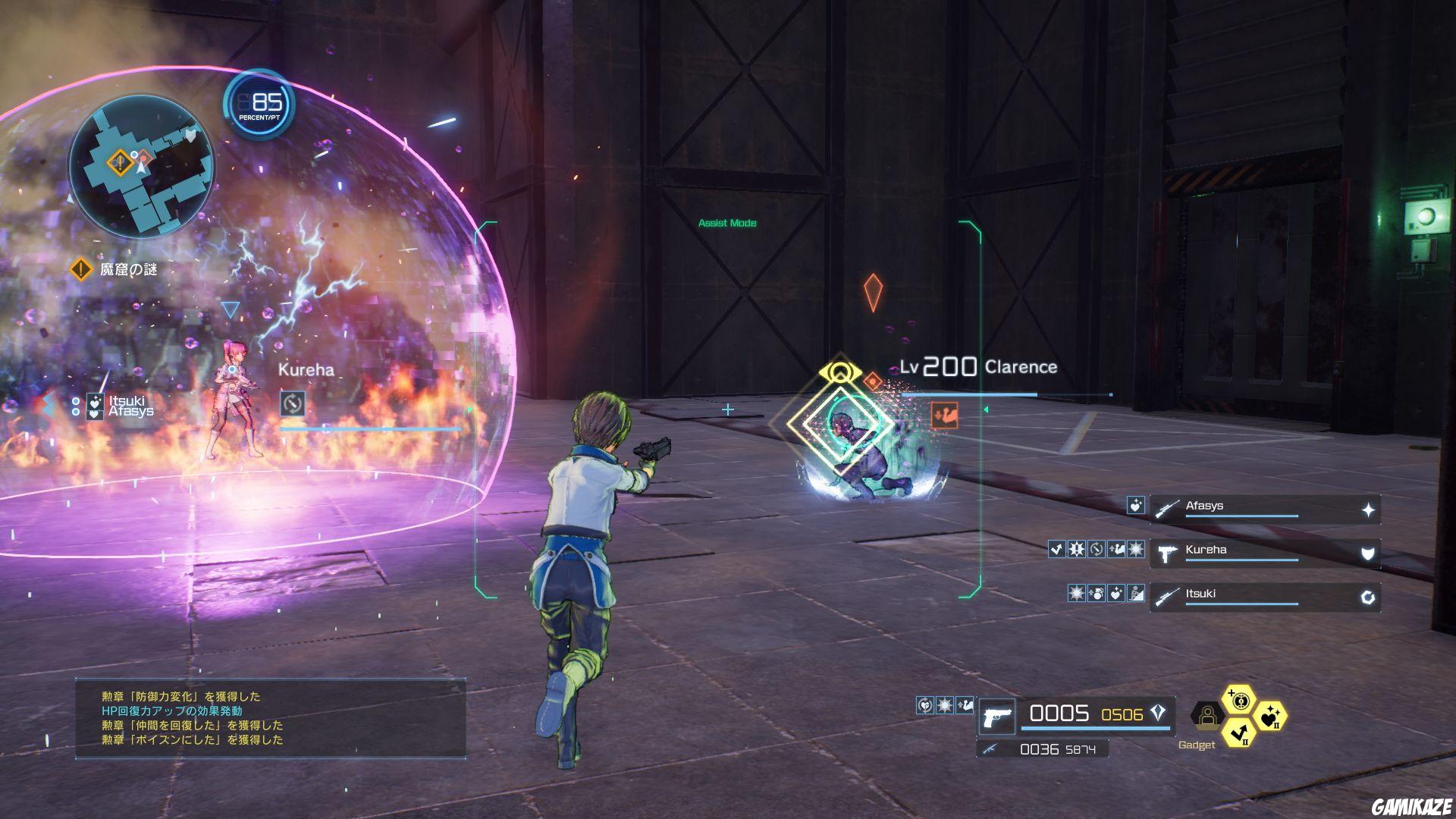Select the shield role icon on Kureha's panel

pyautogui.click(x=1367, y=554)
